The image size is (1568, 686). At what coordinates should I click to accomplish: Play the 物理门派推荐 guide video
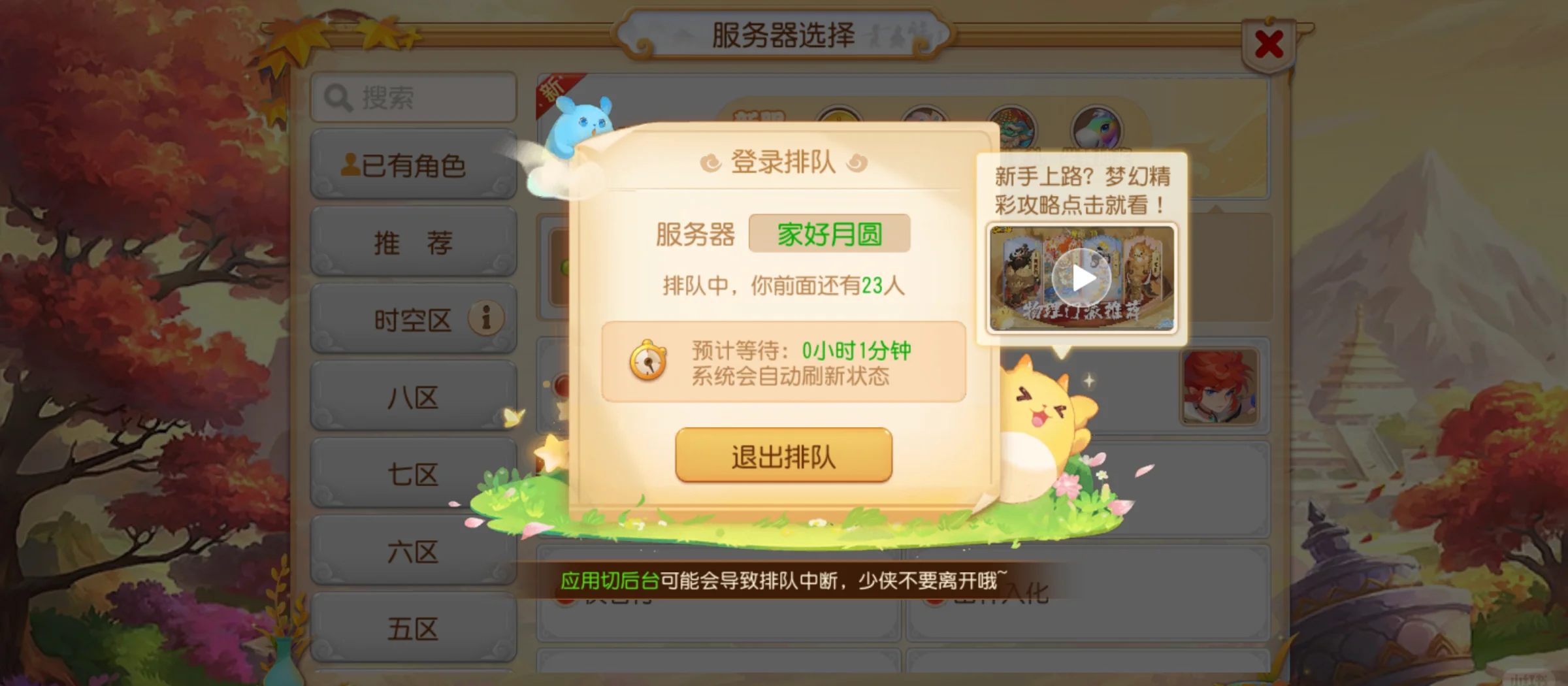pyautogui.click(x=1081, y=277)
